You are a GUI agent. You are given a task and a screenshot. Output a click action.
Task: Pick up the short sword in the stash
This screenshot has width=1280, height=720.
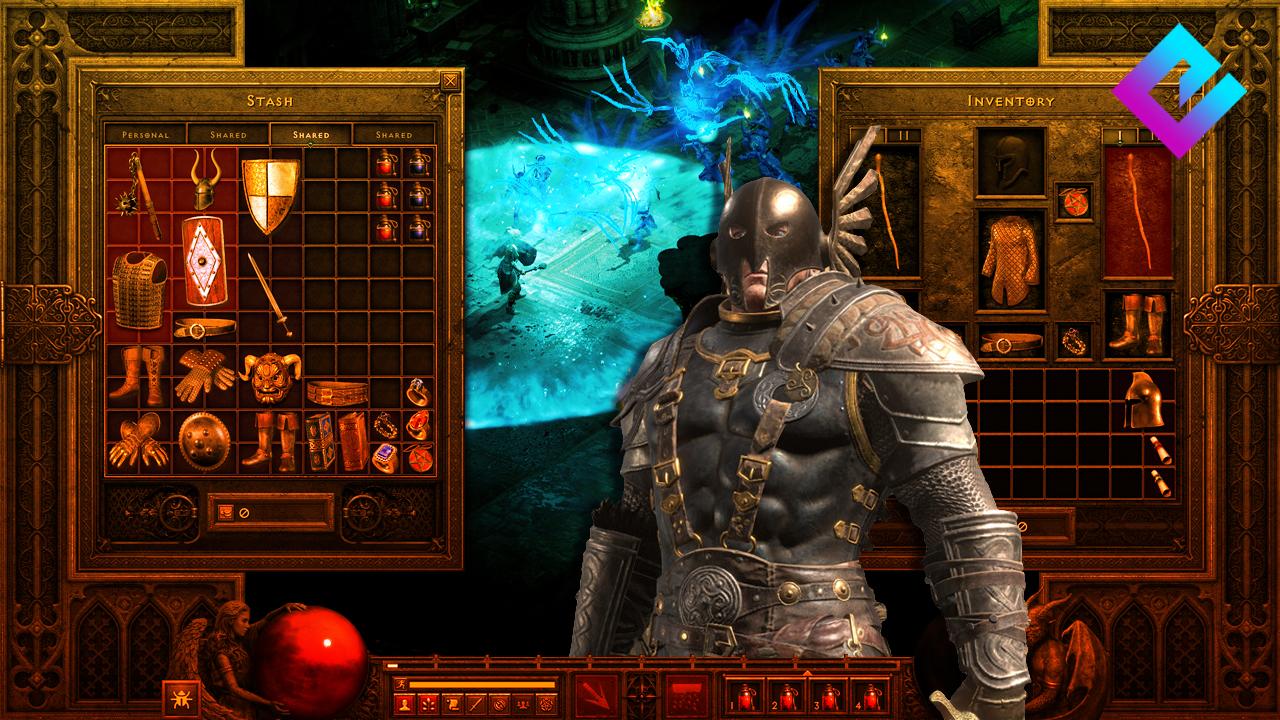(x=270, y=294)
